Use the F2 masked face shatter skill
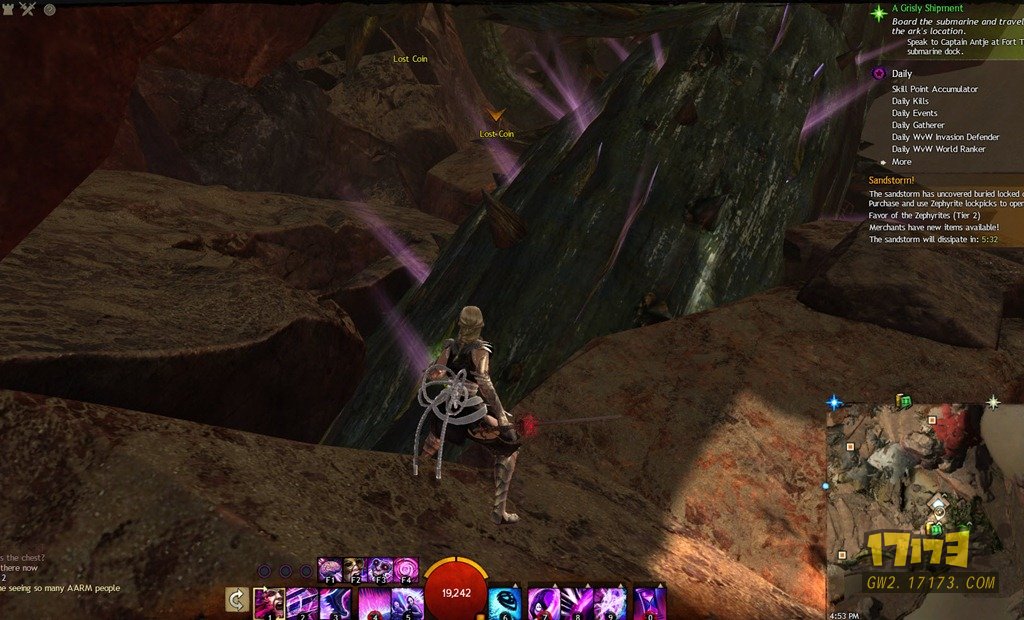This screenshot has width=1024, height=620. tap(356, 570)
